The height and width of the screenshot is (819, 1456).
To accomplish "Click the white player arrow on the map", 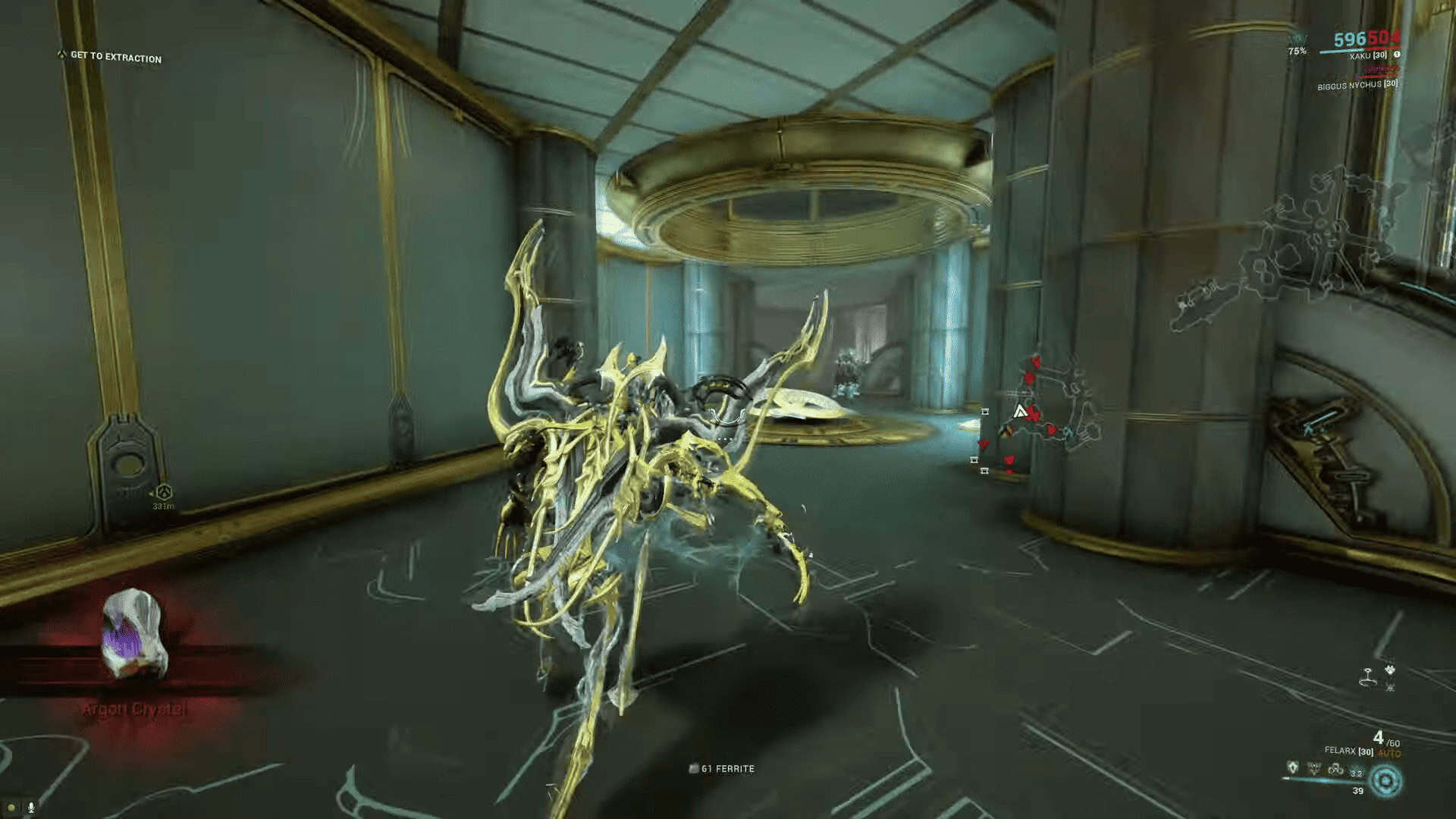I will click(1020, 411).
